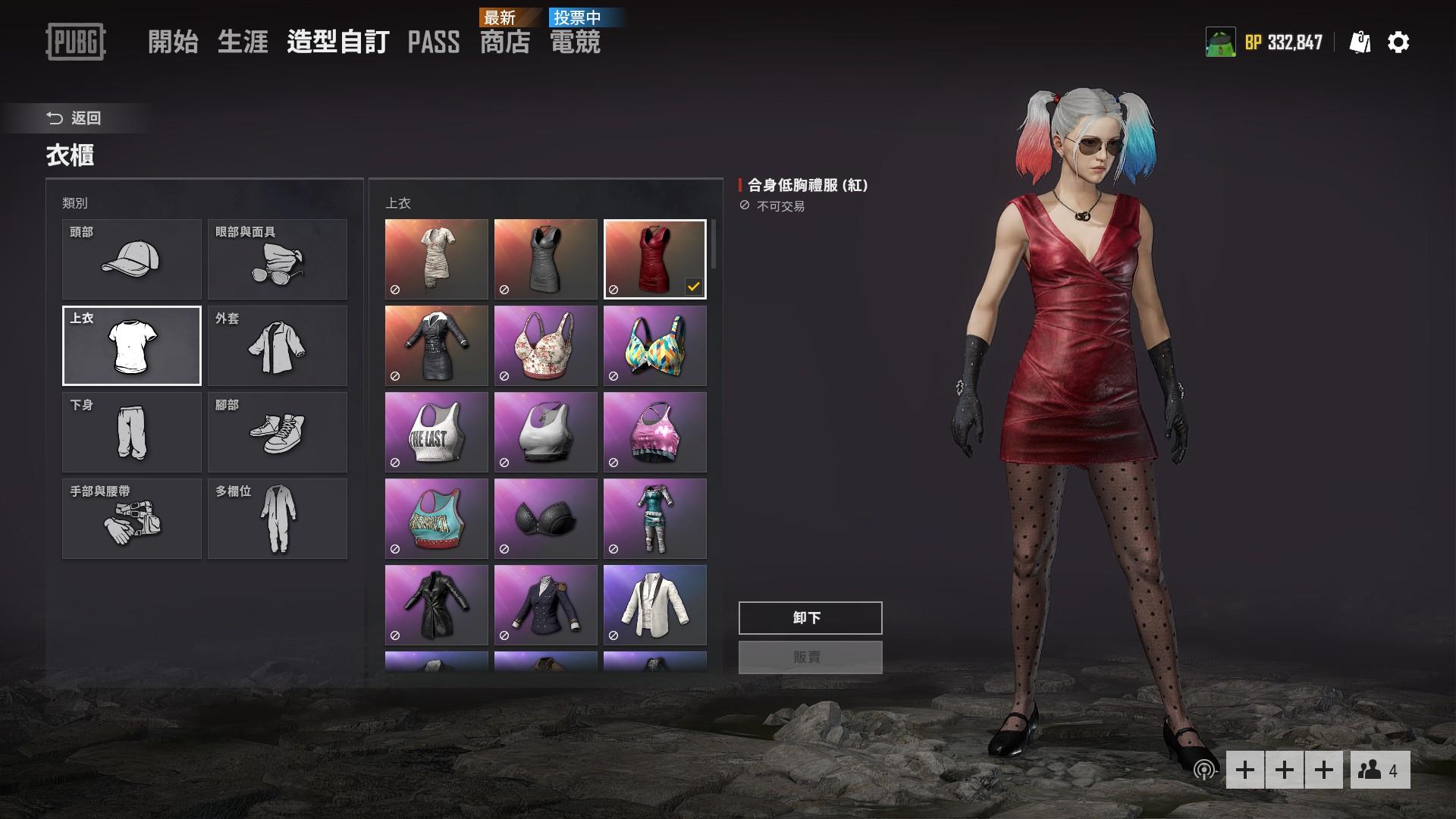Viewport: 1456px width, 819px height.
Task: Open the settings gear icon
Action: pyautogui.click(x=1398, y=42)
